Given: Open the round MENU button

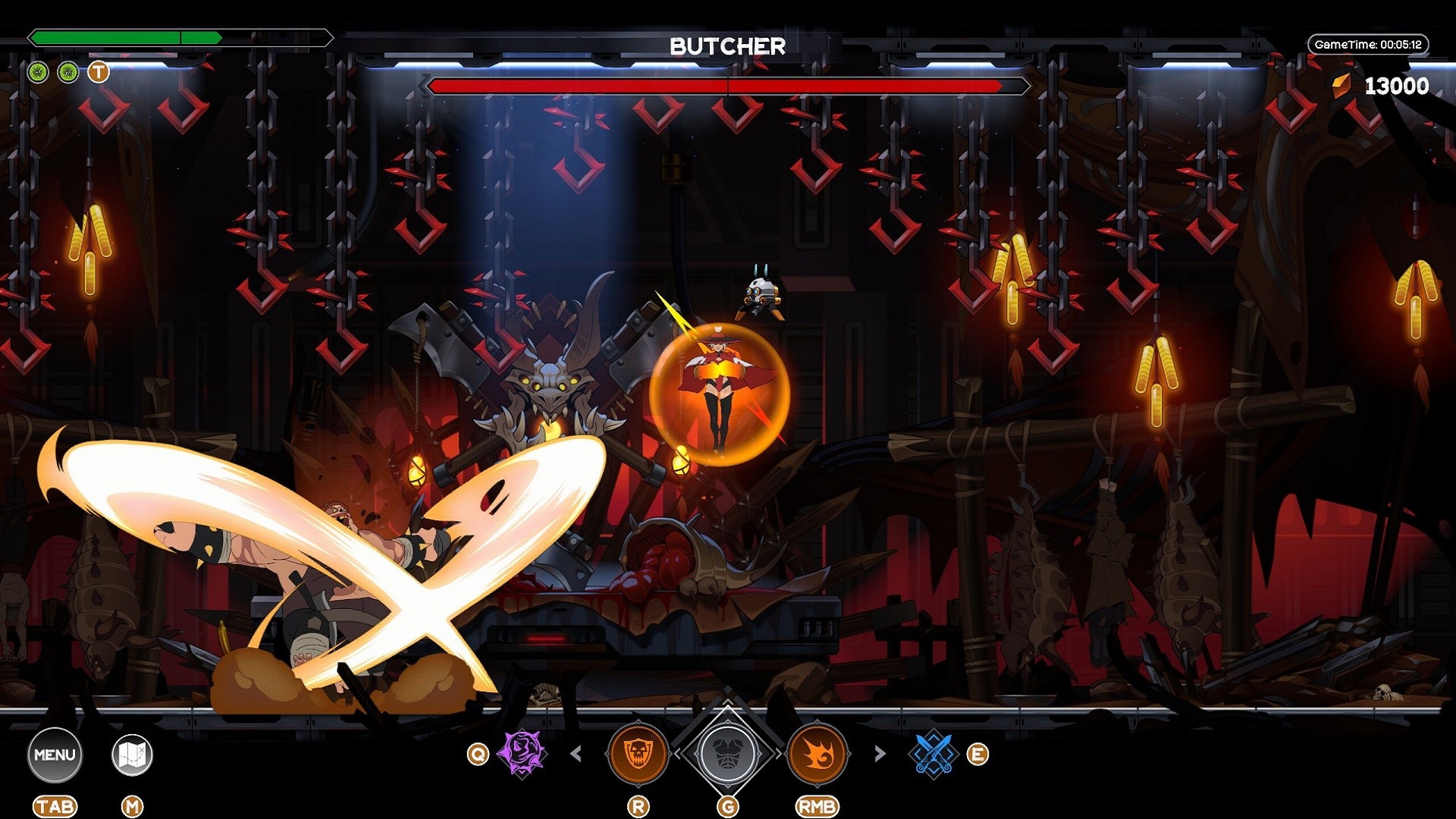Looking at the screenshot, I should (55, 755).
